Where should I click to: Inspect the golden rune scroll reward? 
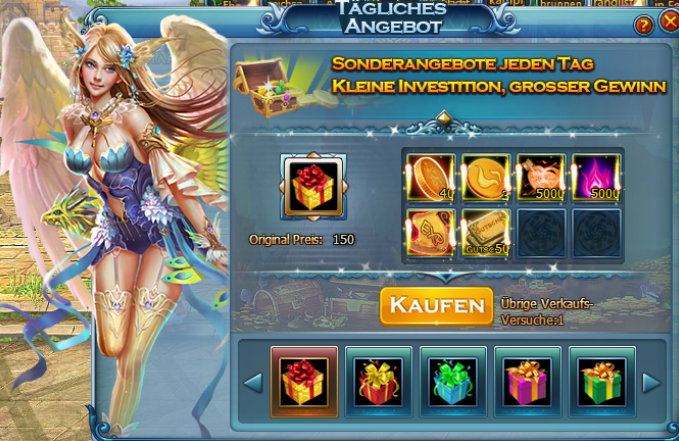[x=430, y=234]
